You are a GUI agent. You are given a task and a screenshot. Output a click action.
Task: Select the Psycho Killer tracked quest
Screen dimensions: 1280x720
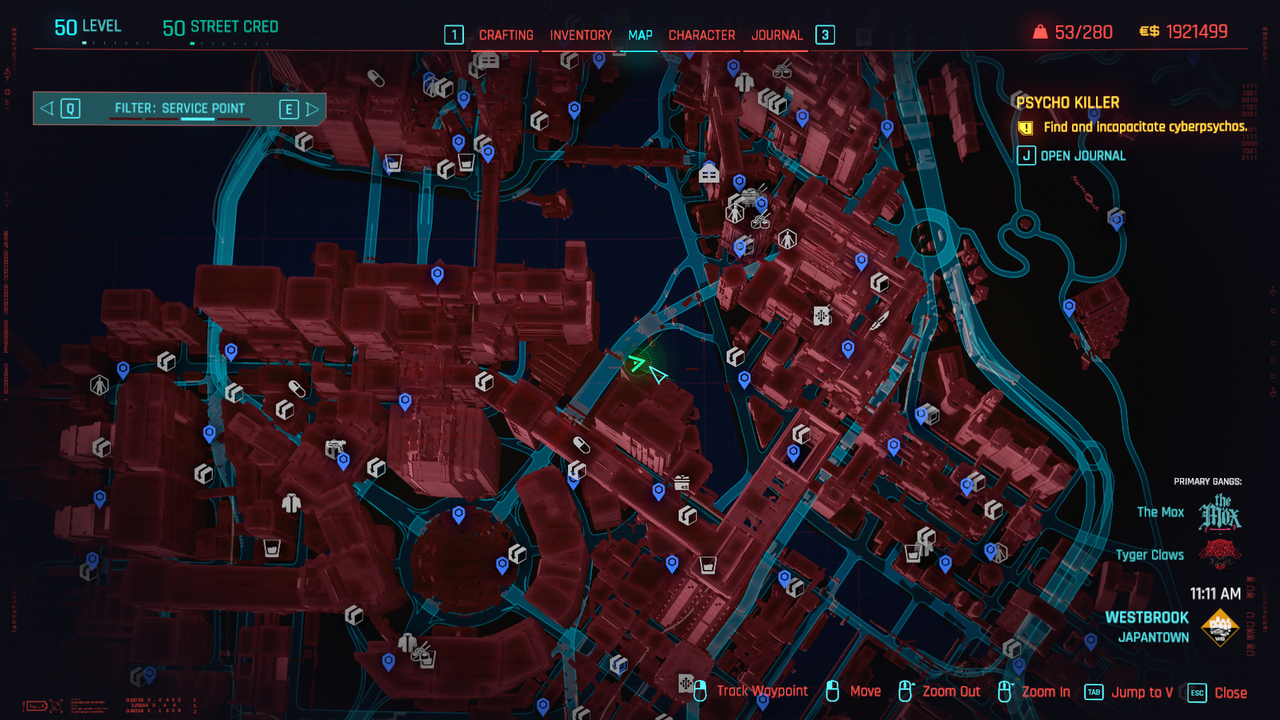click(1067, 103)
